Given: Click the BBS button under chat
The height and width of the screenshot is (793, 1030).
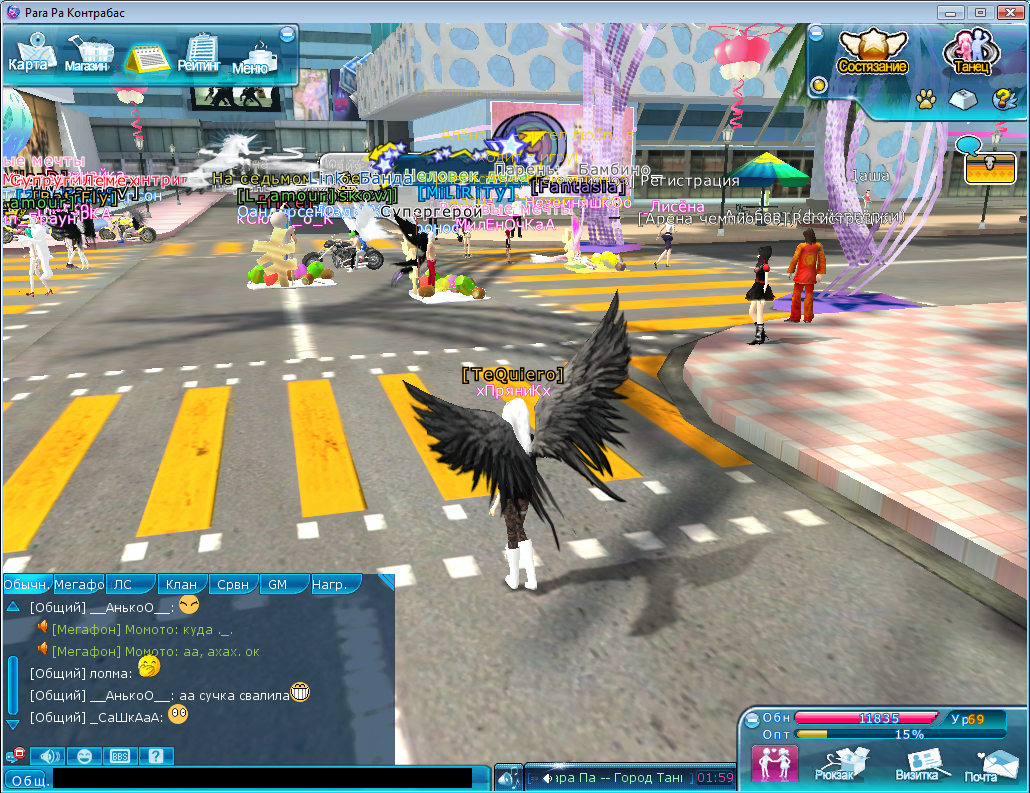Looking at the screenshot, I should [119, 756].
